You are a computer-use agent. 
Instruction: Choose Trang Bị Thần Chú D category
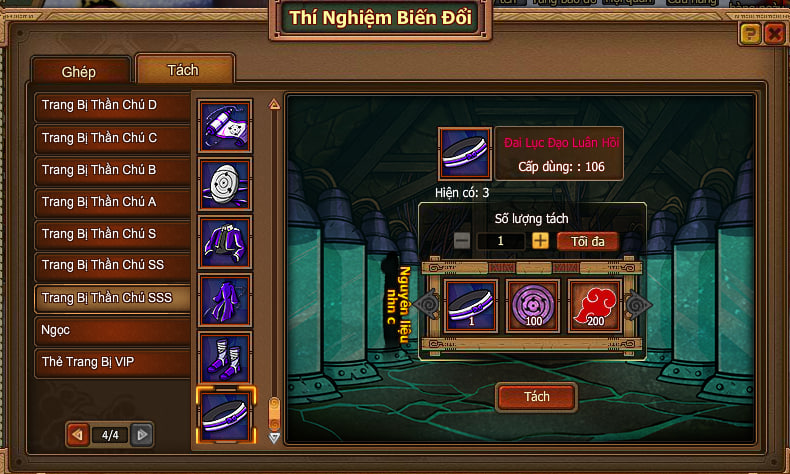coord(110,105)
